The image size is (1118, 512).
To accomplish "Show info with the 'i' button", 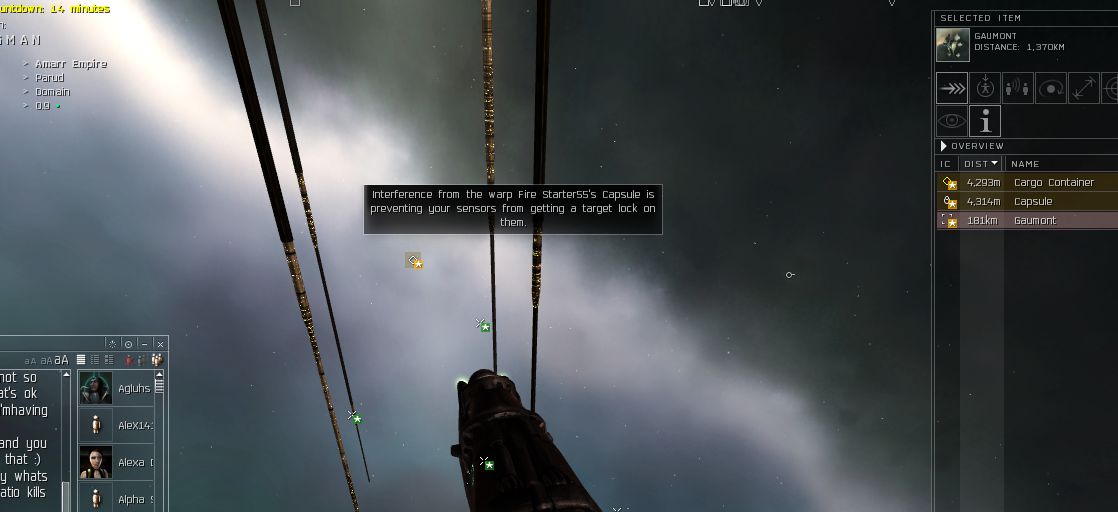I will [x=985, y=121].
